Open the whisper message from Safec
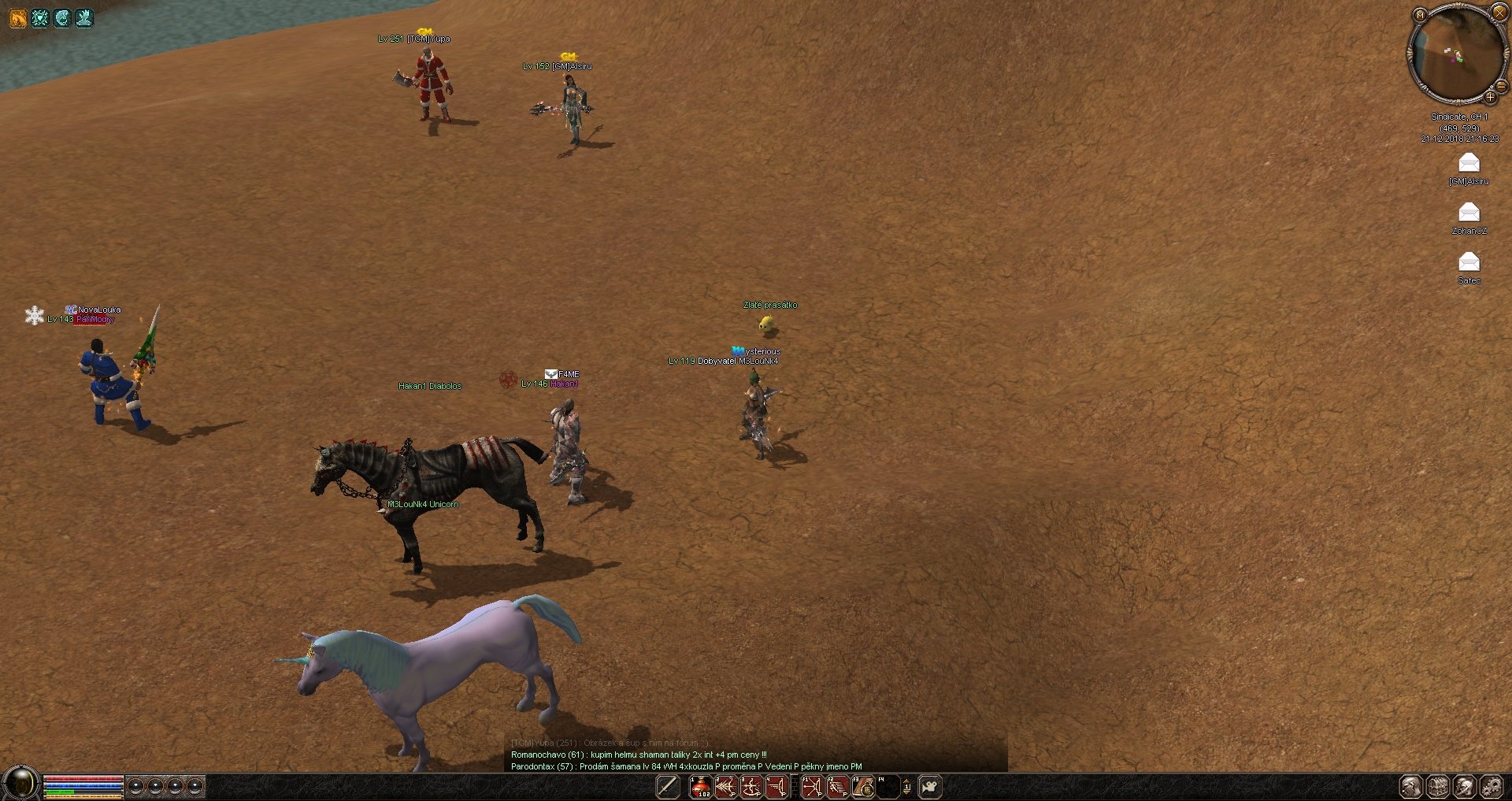 click(x=1469, y=262)
